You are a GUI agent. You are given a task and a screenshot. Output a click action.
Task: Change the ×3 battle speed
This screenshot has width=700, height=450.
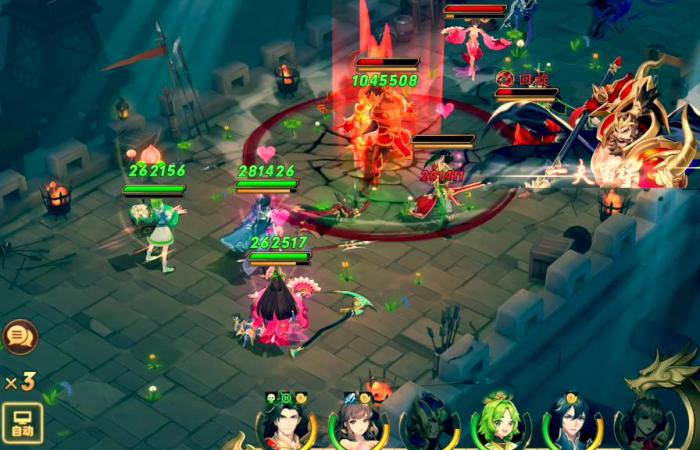coord(20,381)
